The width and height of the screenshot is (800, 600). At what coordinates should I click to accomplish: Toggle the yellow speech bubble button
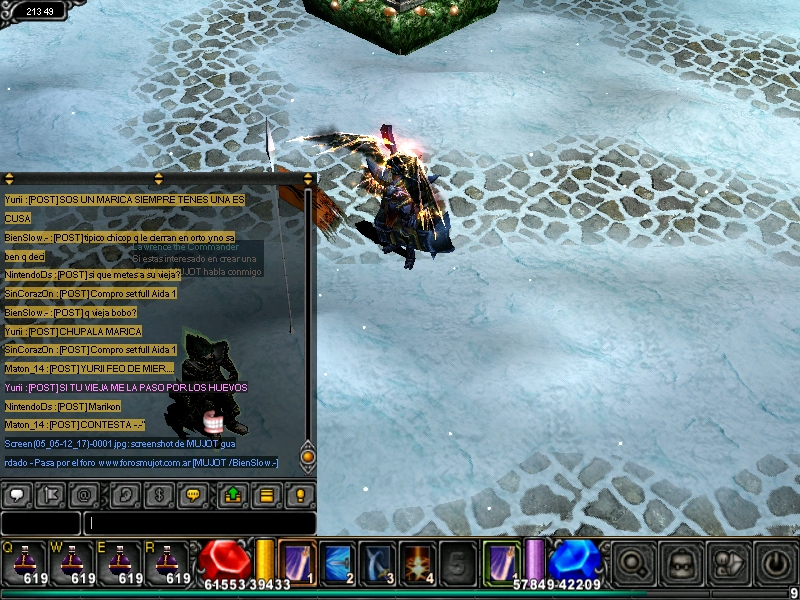tap(194, 495)
